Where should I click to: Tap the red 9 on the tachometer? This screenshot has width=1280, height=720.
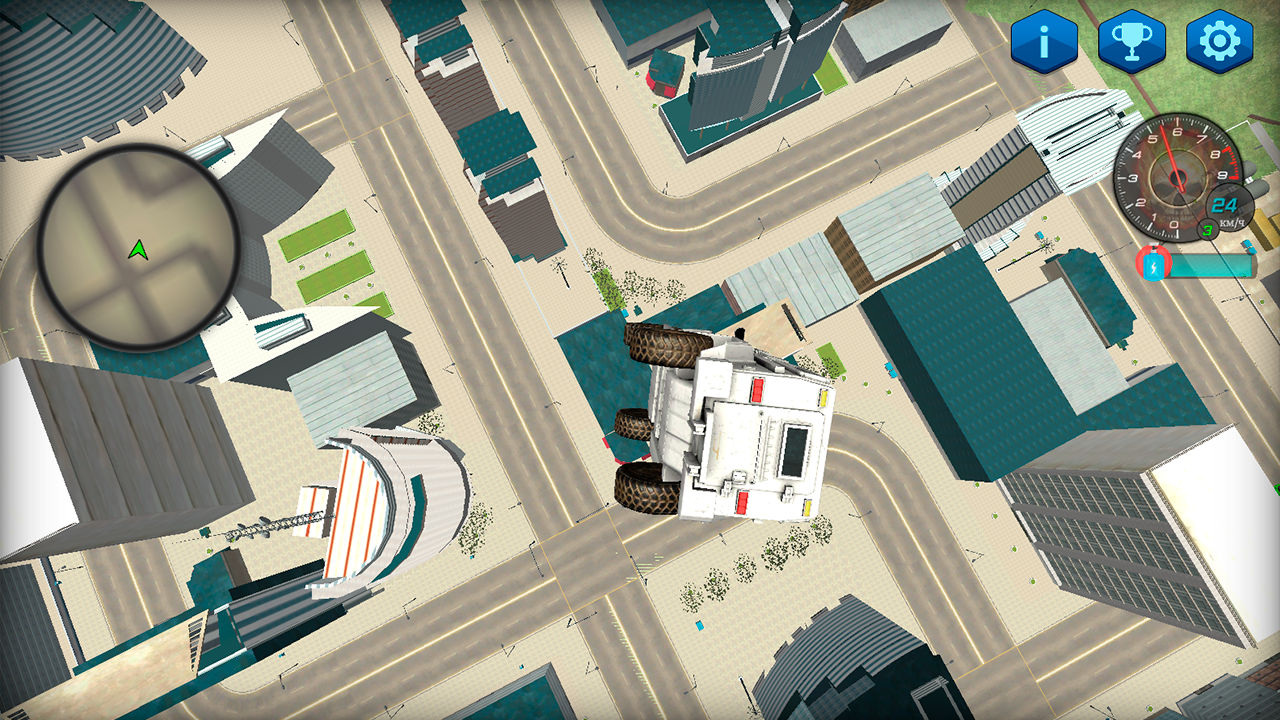point(1224,175)
